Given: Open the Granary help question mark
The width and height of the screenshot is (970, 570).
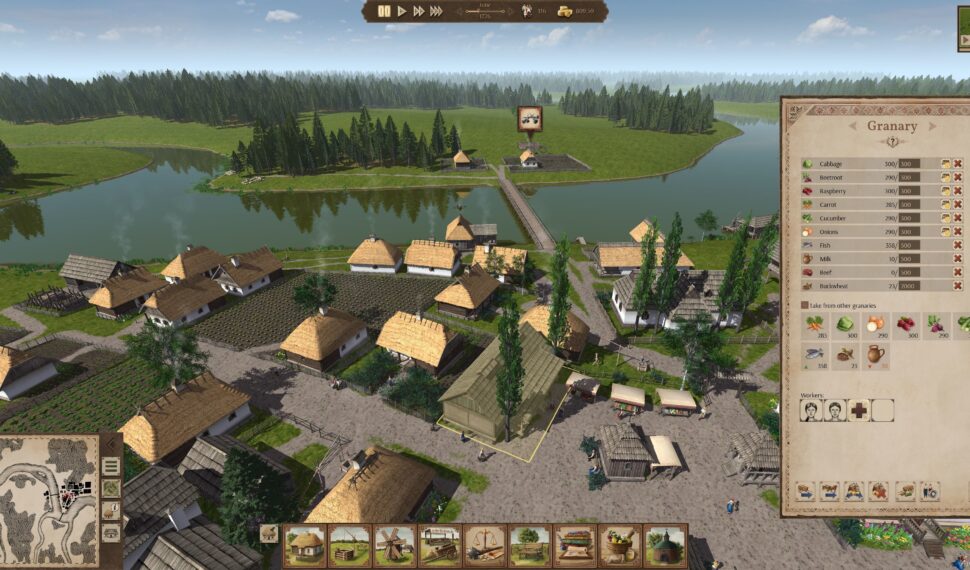Looking at the screenshot, I should 891,141.
